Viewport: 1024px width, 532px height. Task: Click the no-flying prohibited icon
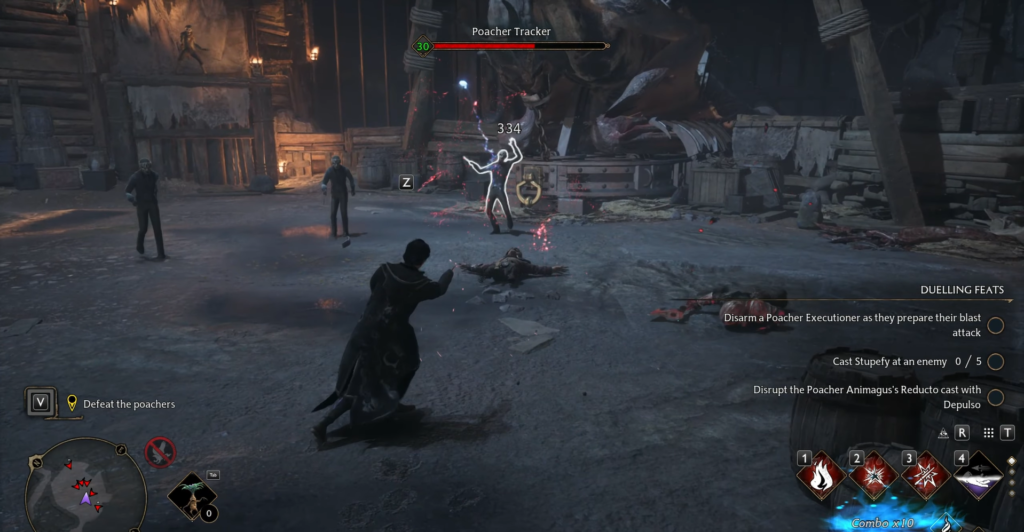160,453
